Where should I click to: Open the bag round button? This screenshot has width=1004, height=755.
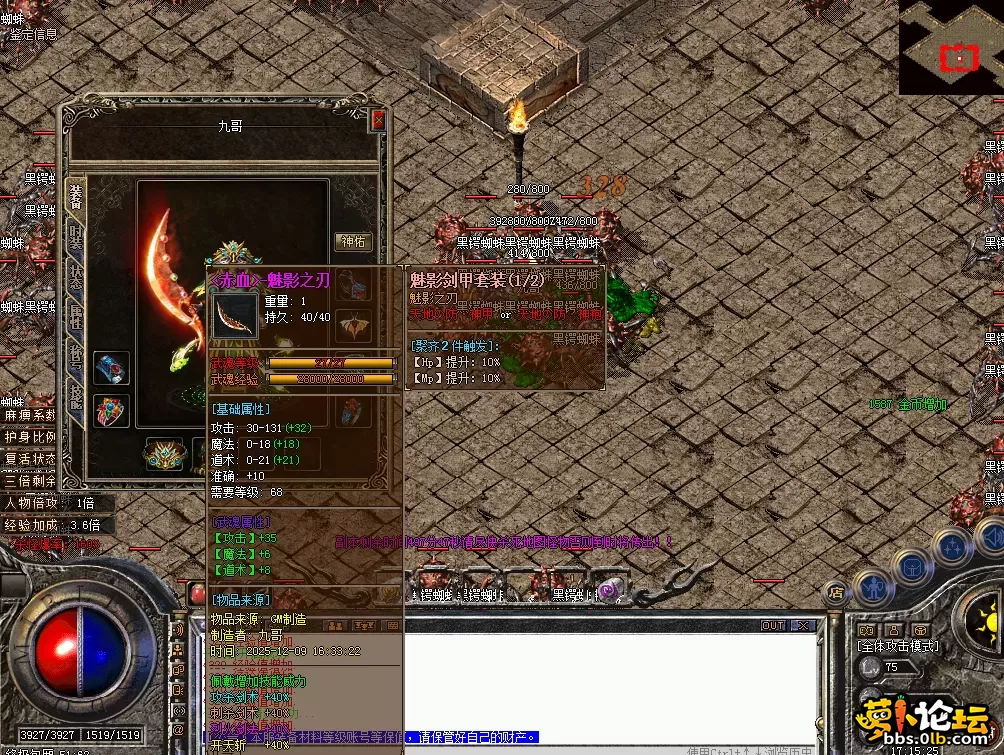click(913, 567)
